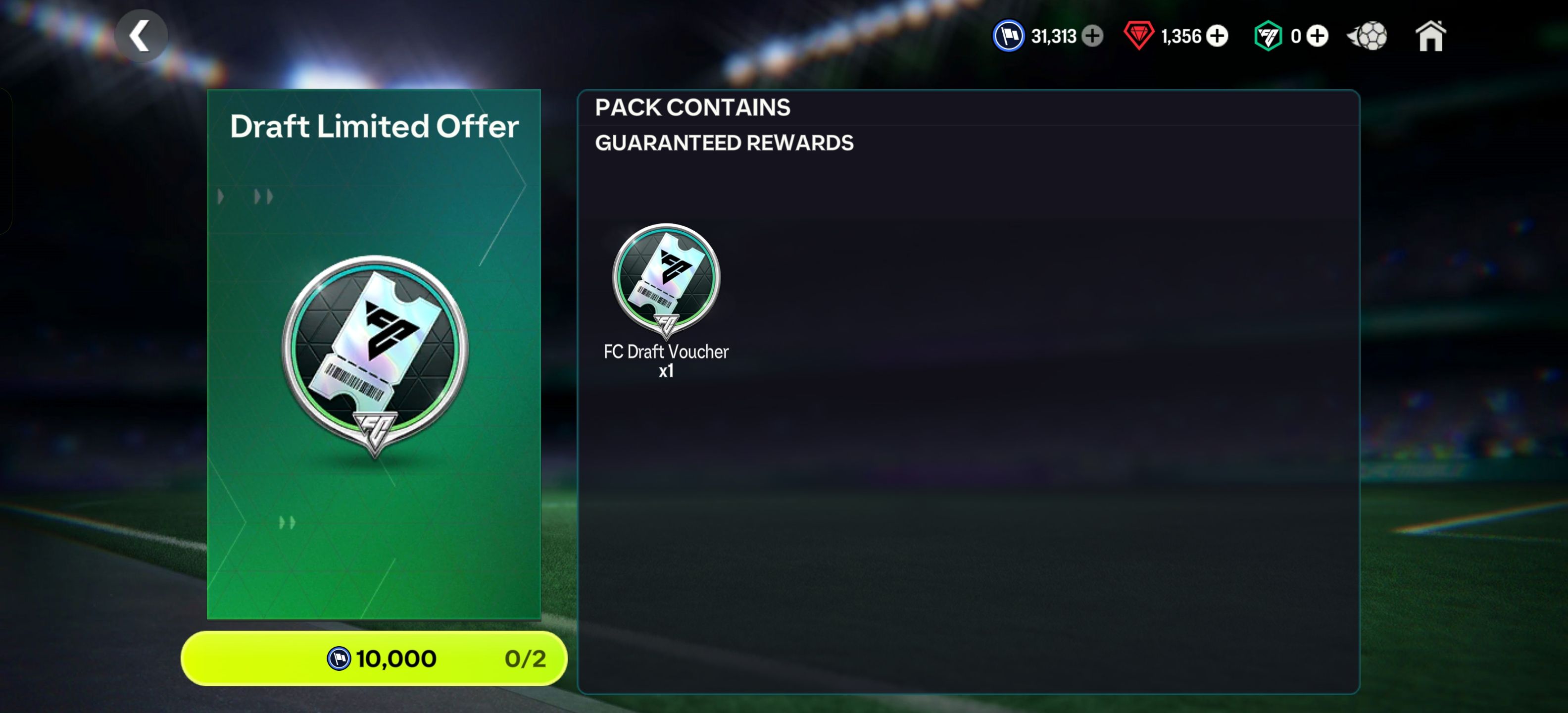Image resolution: width=1568 pixels, height=713 pixels.
Task: Select the Draft Limited Offer pack card
Action: (x=374, y=354)
